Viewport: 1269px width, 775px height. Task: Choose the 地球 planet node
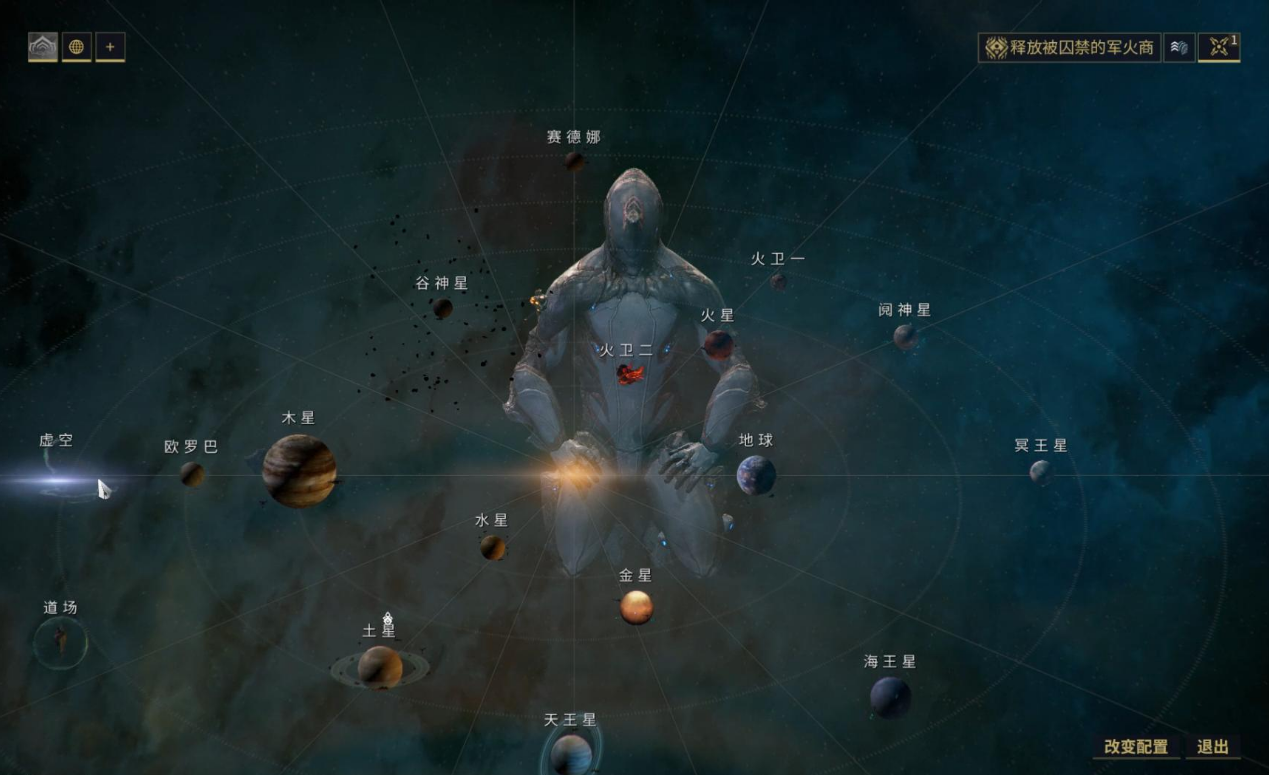(x=756, y=475)
